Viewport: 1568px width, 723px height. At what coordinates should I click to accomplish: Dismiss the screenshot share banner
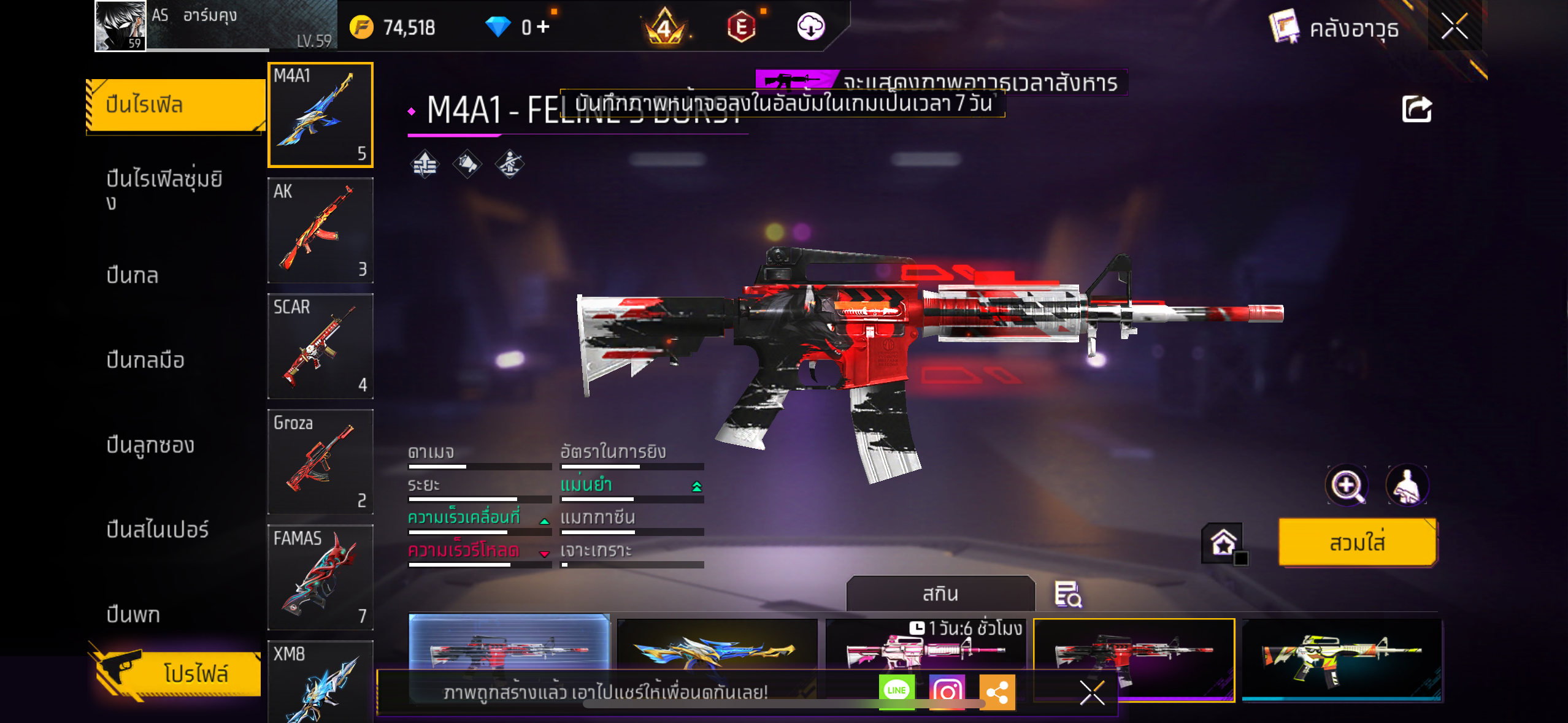[1092, 693]
